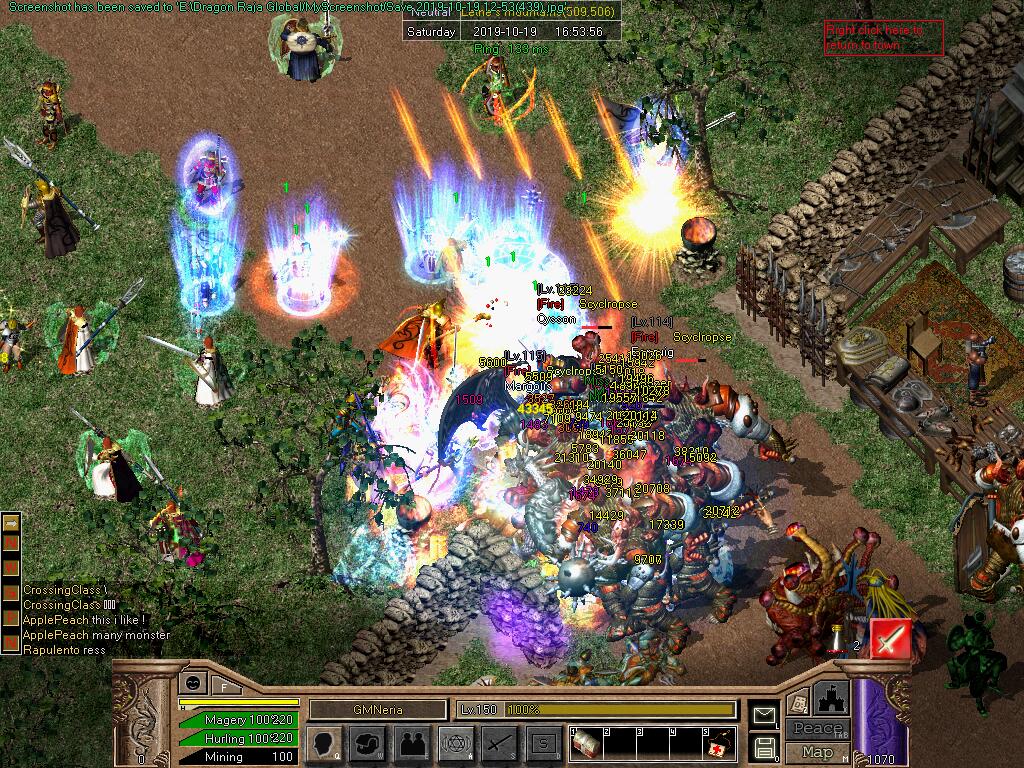Click the arrow button atop chat filters
The width and height of the screenshot is (1024, 768).
(11, 522)
